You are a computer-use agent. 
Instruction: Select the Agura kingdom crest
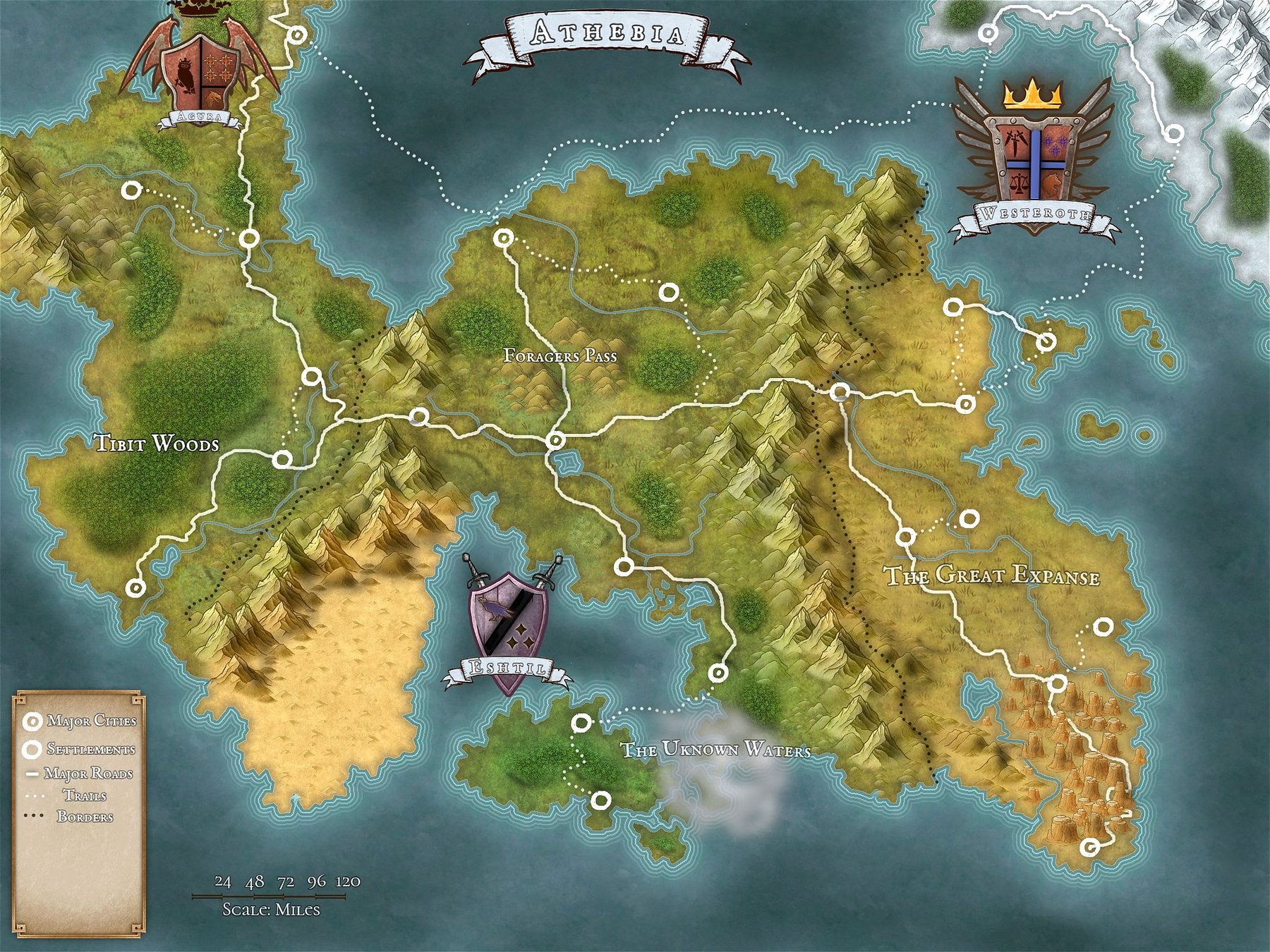coord(202,71)
